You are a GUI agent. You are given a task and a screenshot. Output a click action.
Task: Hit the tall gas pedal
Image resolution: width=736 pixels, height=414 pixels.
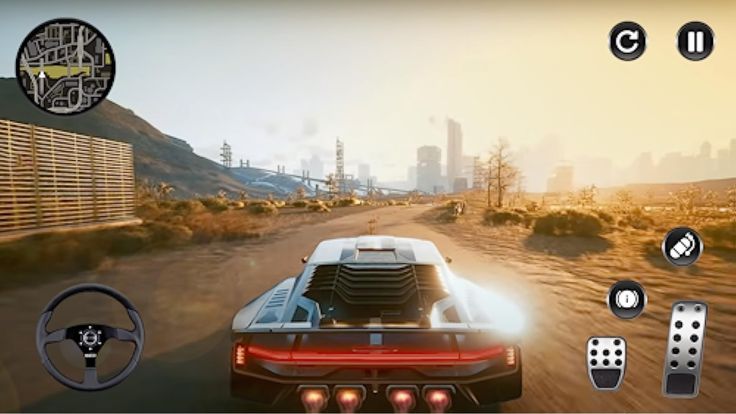[x=685, y=349]
